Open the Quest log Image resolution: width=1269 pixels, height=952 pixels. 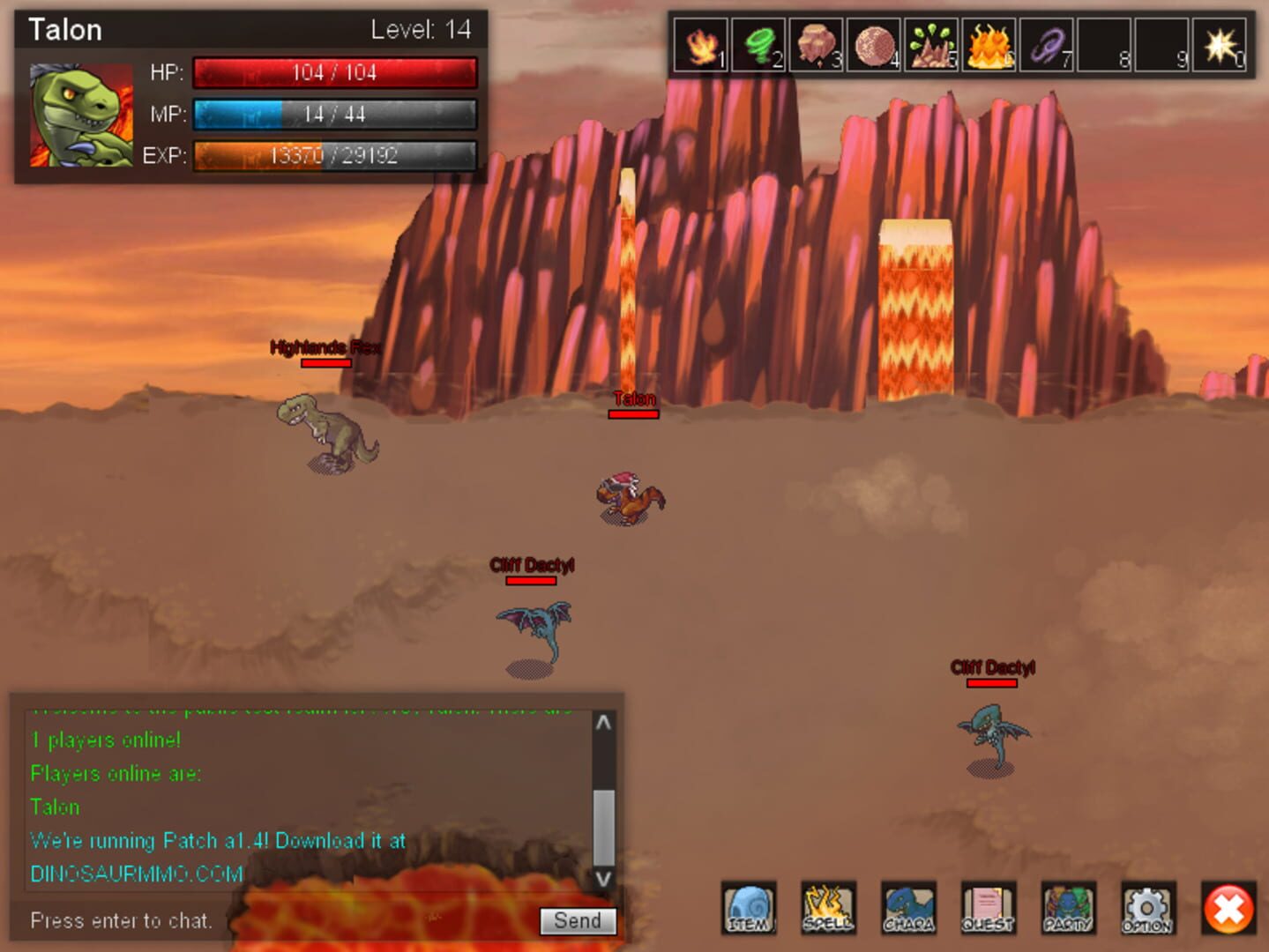tap(988, 909)
